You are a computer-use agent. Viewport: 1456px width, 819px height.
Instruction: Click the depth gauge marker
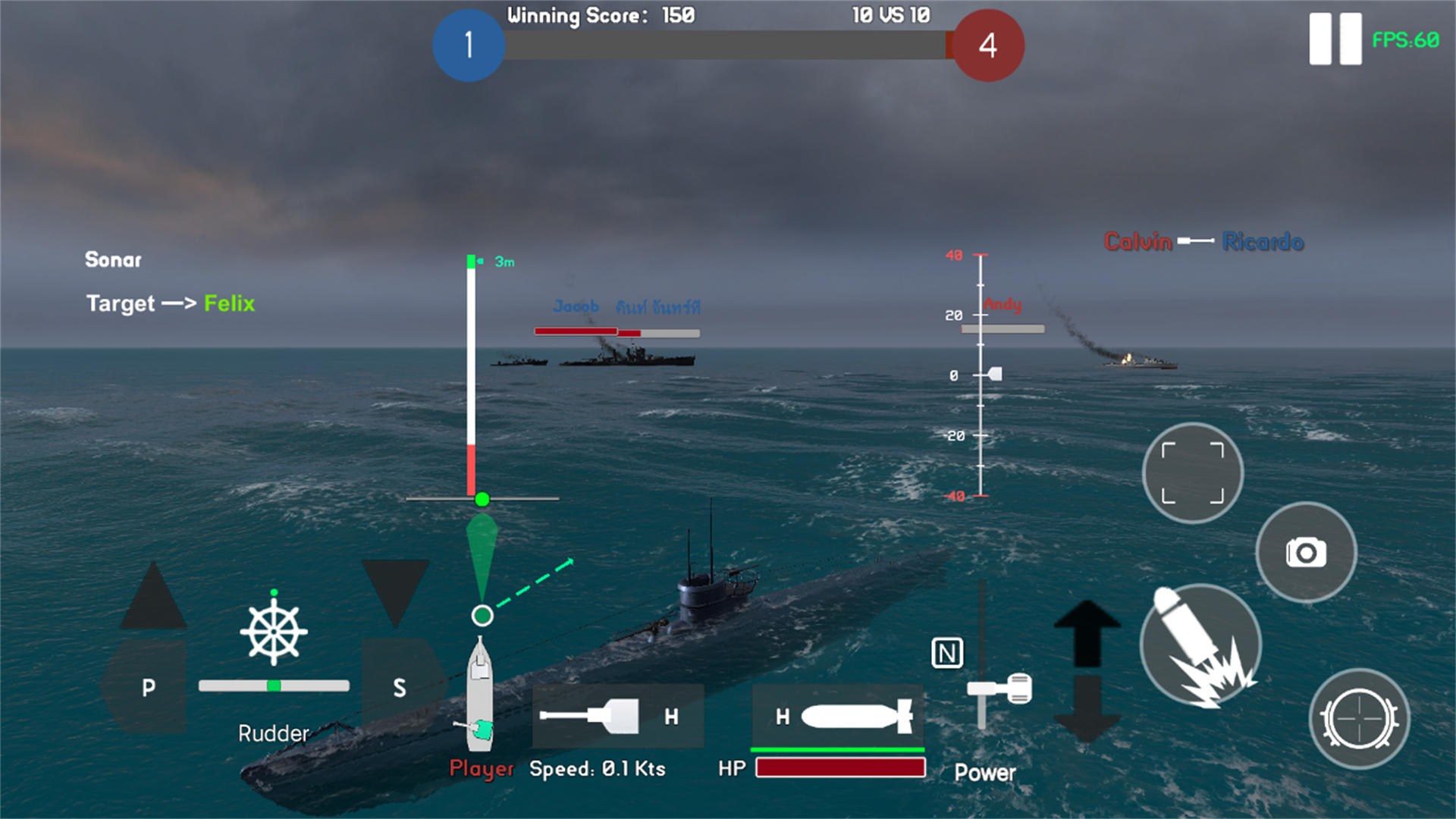(993, 374)
